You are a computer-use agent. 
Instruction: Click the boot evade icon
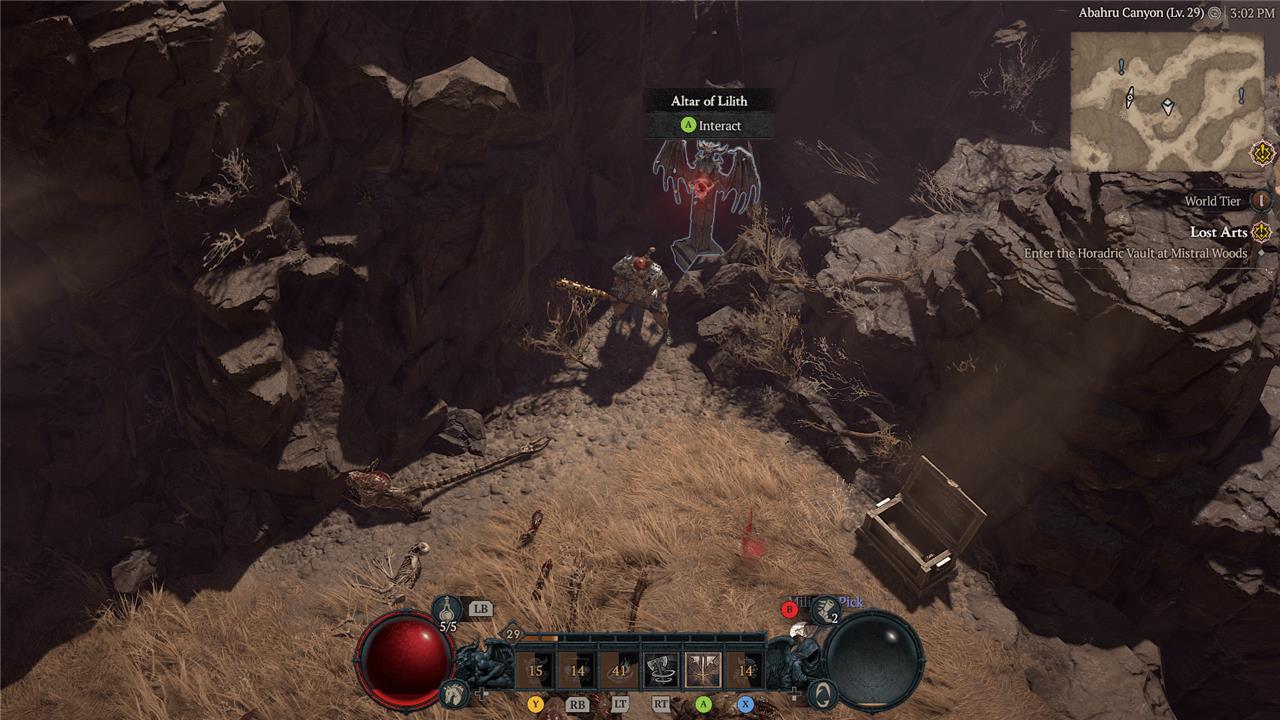tap(826, 609)
